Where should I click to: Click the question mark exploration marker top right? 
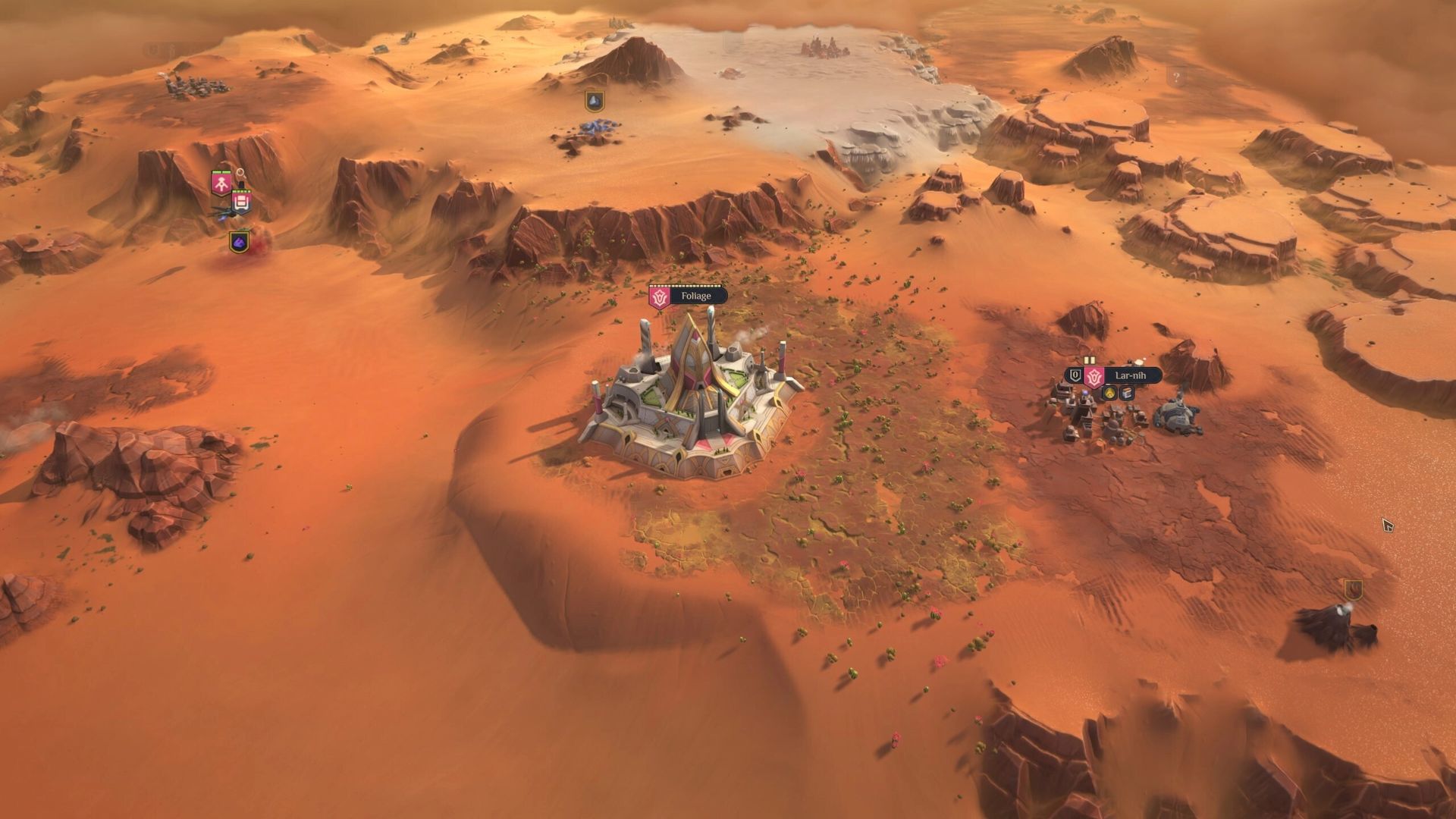tap(1175, 77)
